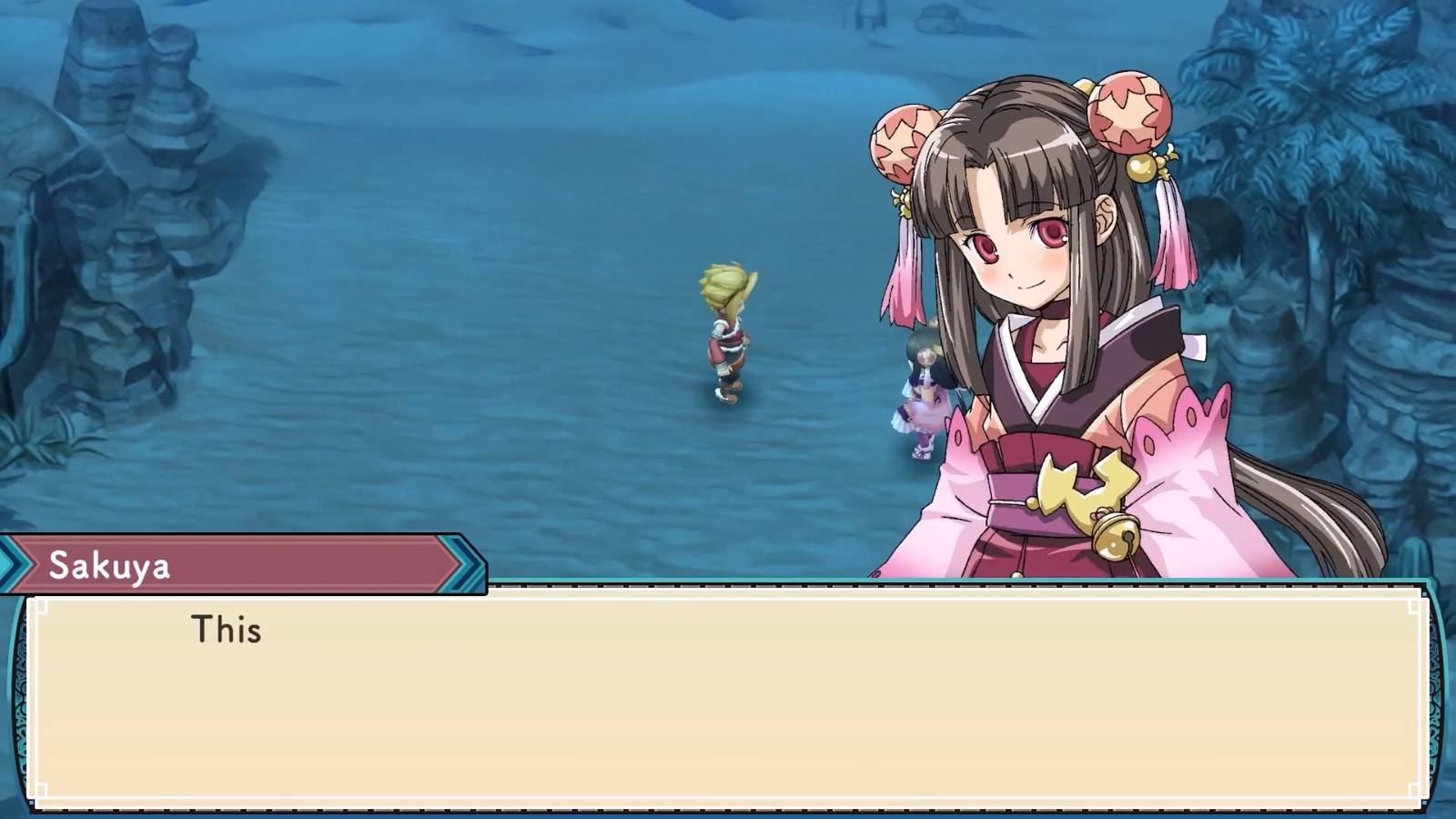The height and width of the screenshot is (819, 1456).
Task: Select Sakuya's character portrait
Action: point(1046,318)
